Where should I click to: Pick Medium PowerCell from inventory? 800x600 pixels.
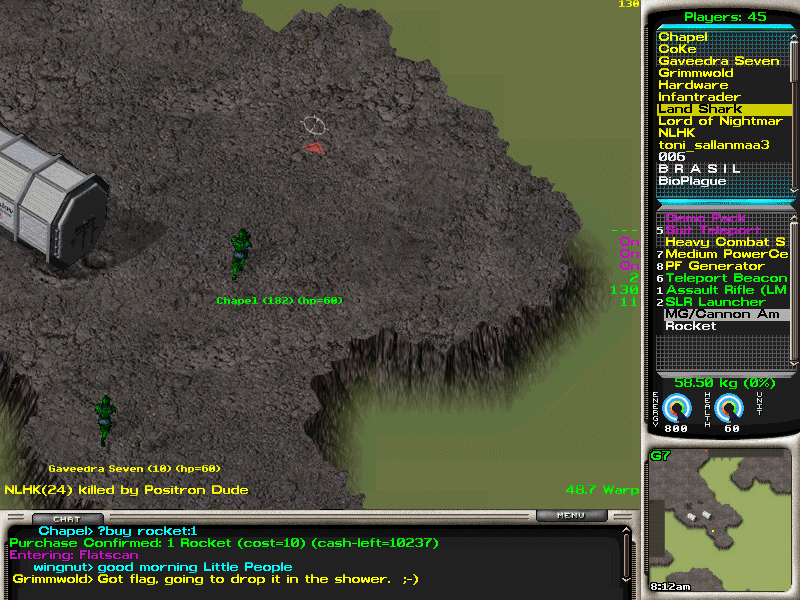click(x=726, y=254)
